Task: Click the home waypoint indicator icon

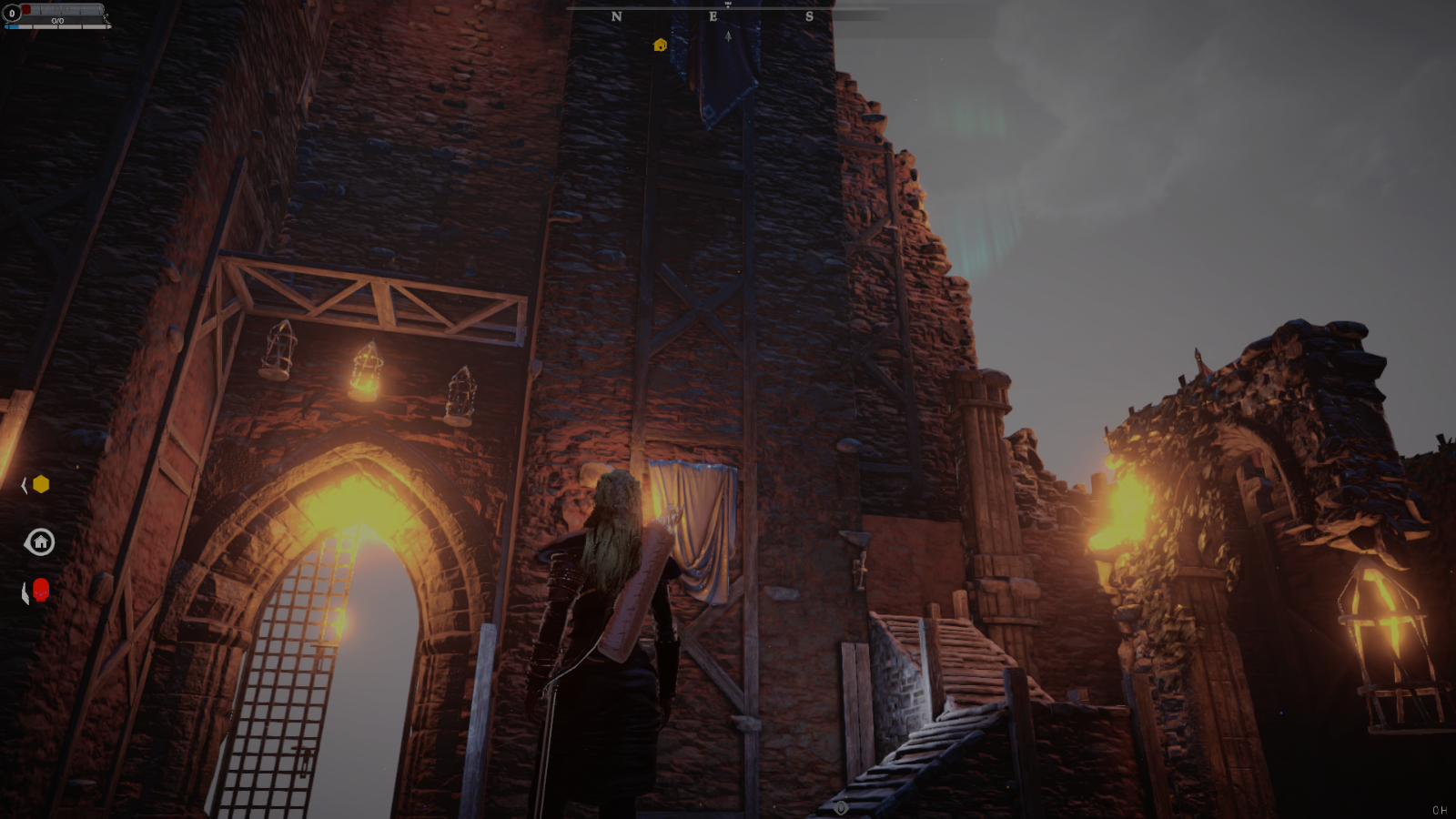Action: tap(39, 542)
